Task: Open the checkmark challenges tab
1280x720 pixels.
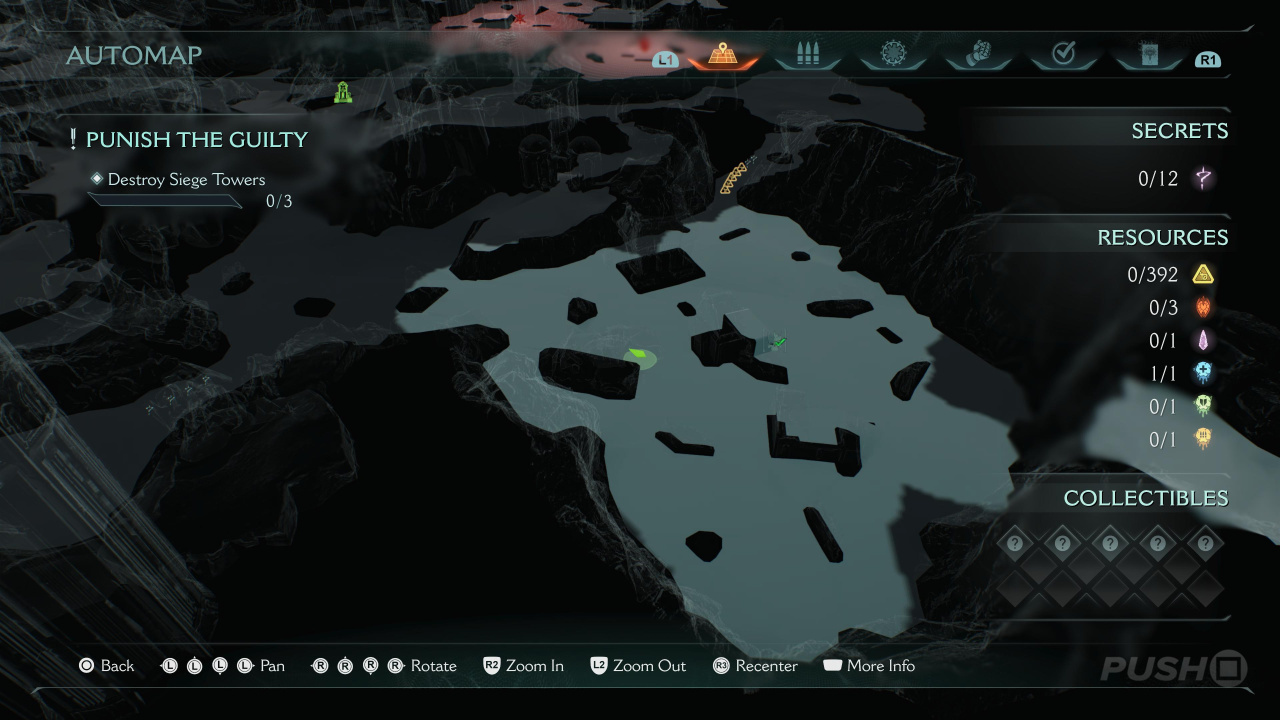Action: (1063, 54)
